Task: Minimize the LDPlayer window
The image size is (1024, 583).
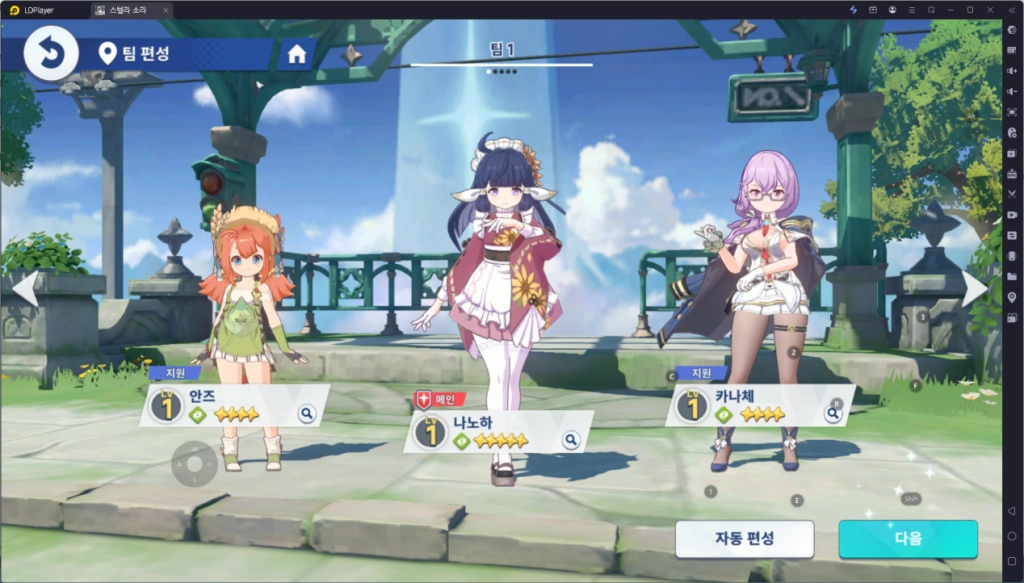Action: (x=950, y=9)
